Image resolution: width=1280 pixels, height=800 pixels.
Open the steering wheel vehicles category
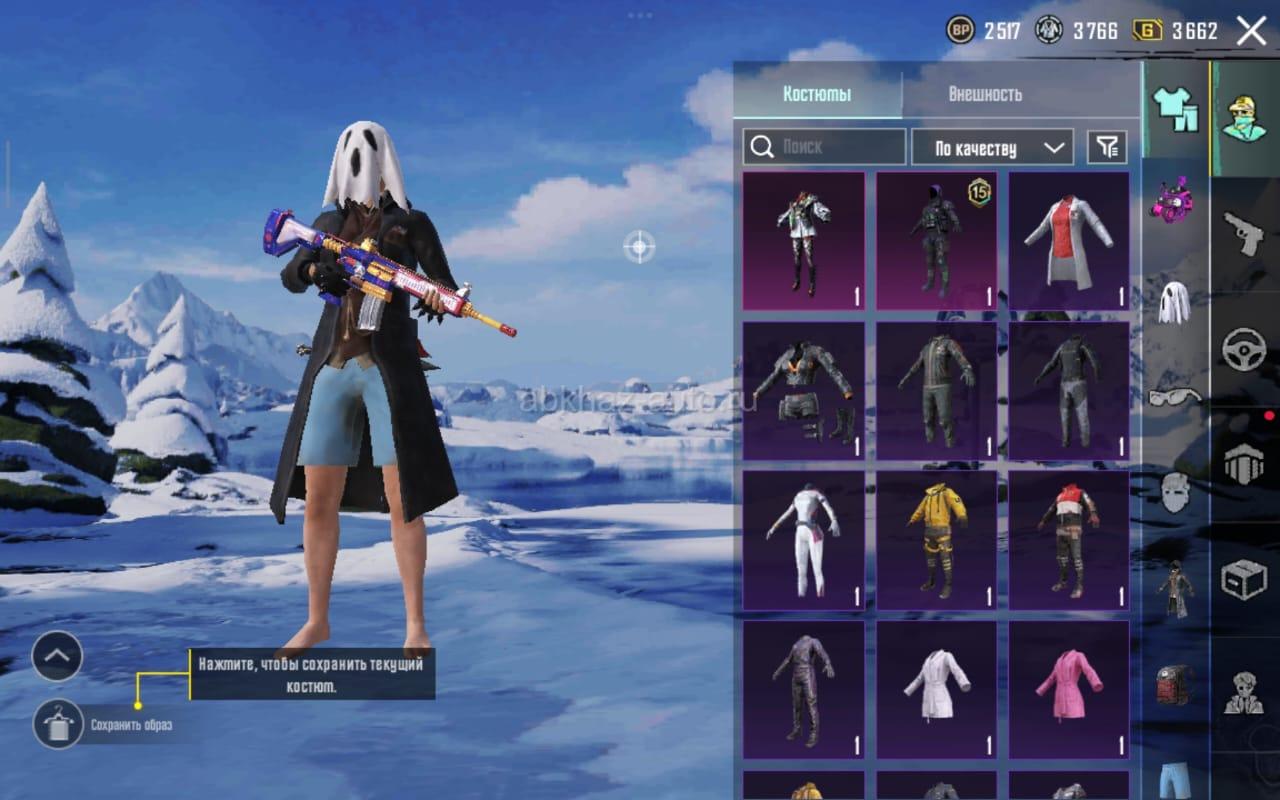coord(1244,349)
